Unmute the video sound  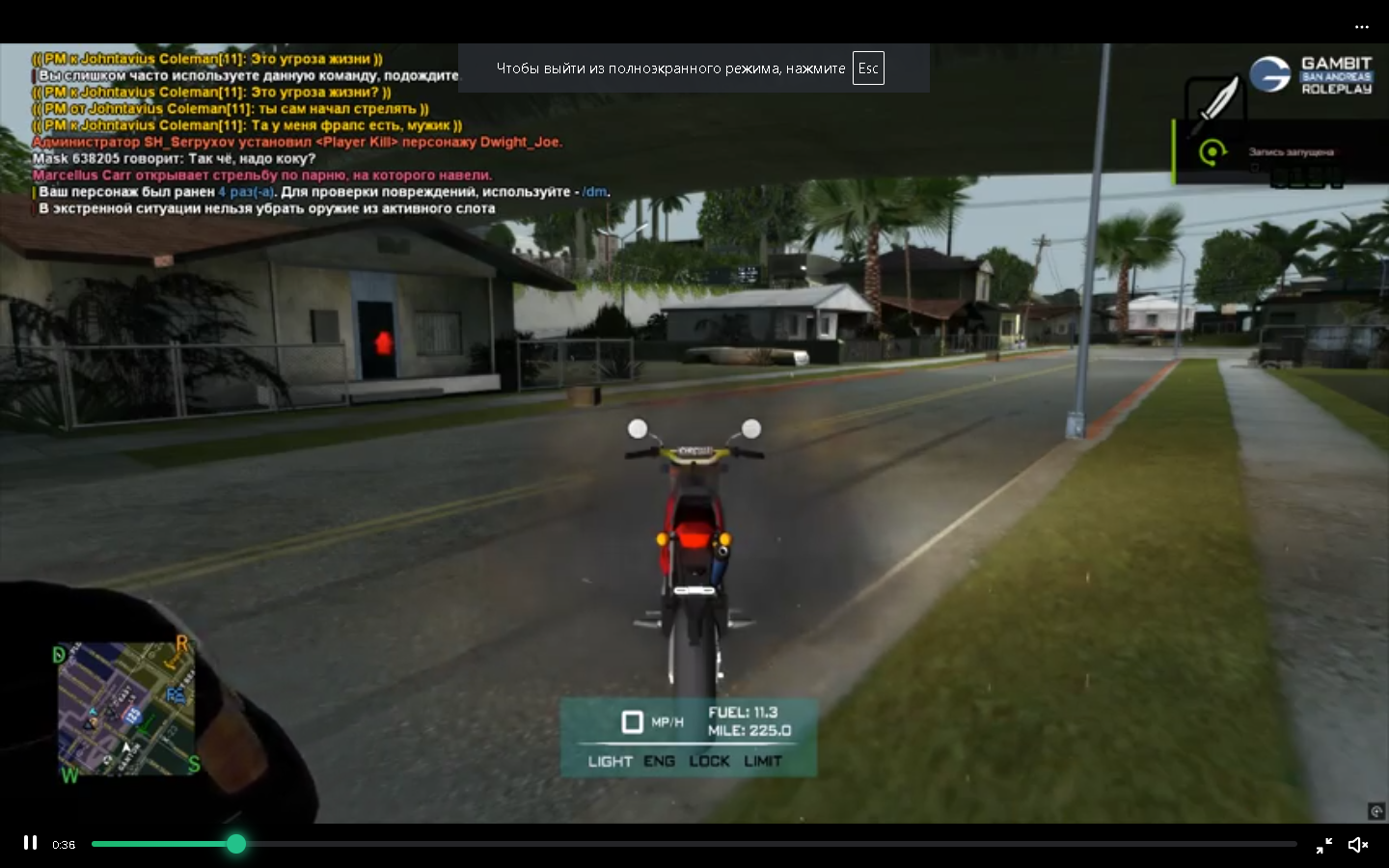pos(1358,845)
